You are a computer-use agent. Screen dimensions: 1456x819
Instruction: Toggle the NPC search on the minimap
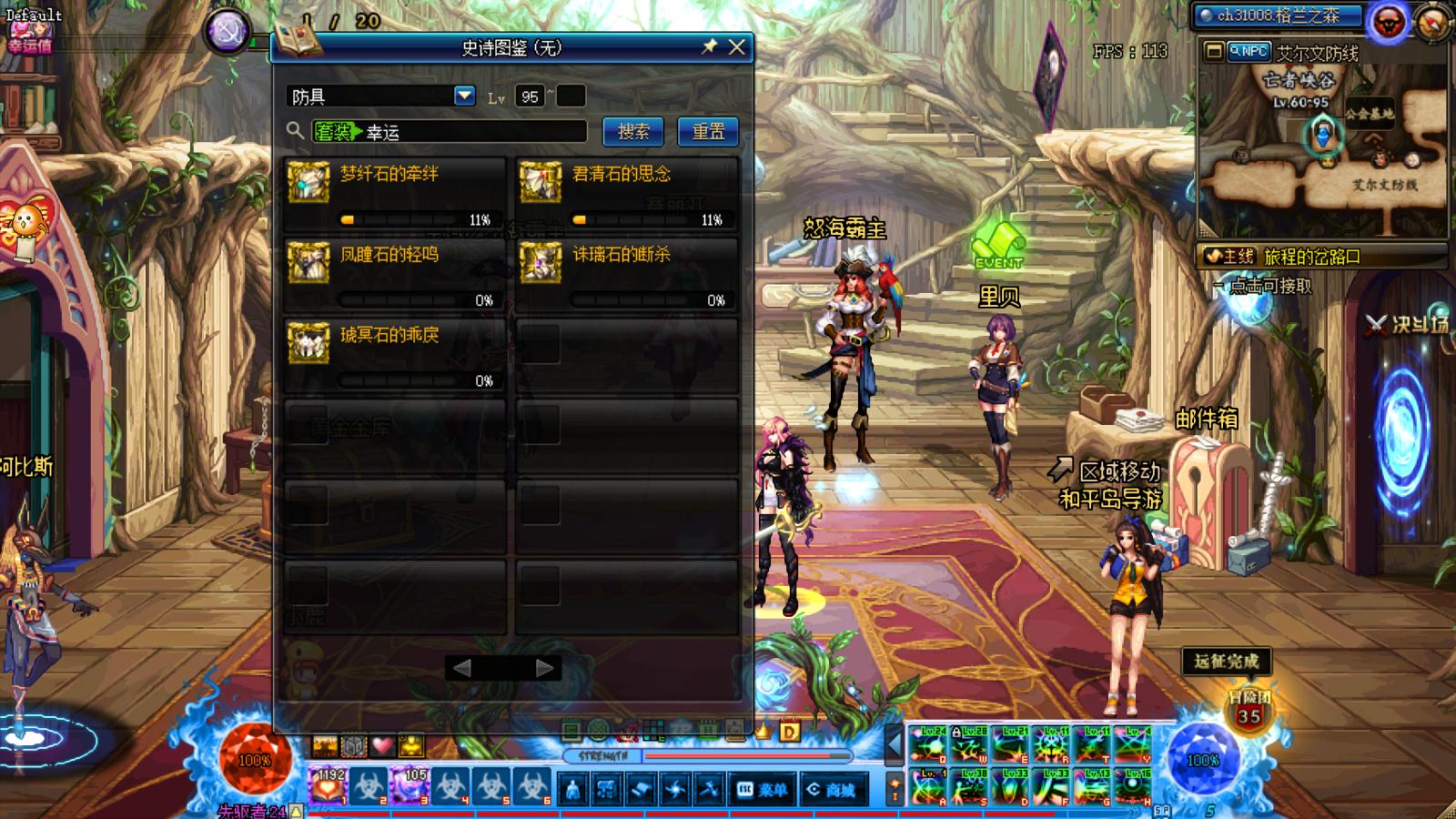click(x=1249, y=52)
